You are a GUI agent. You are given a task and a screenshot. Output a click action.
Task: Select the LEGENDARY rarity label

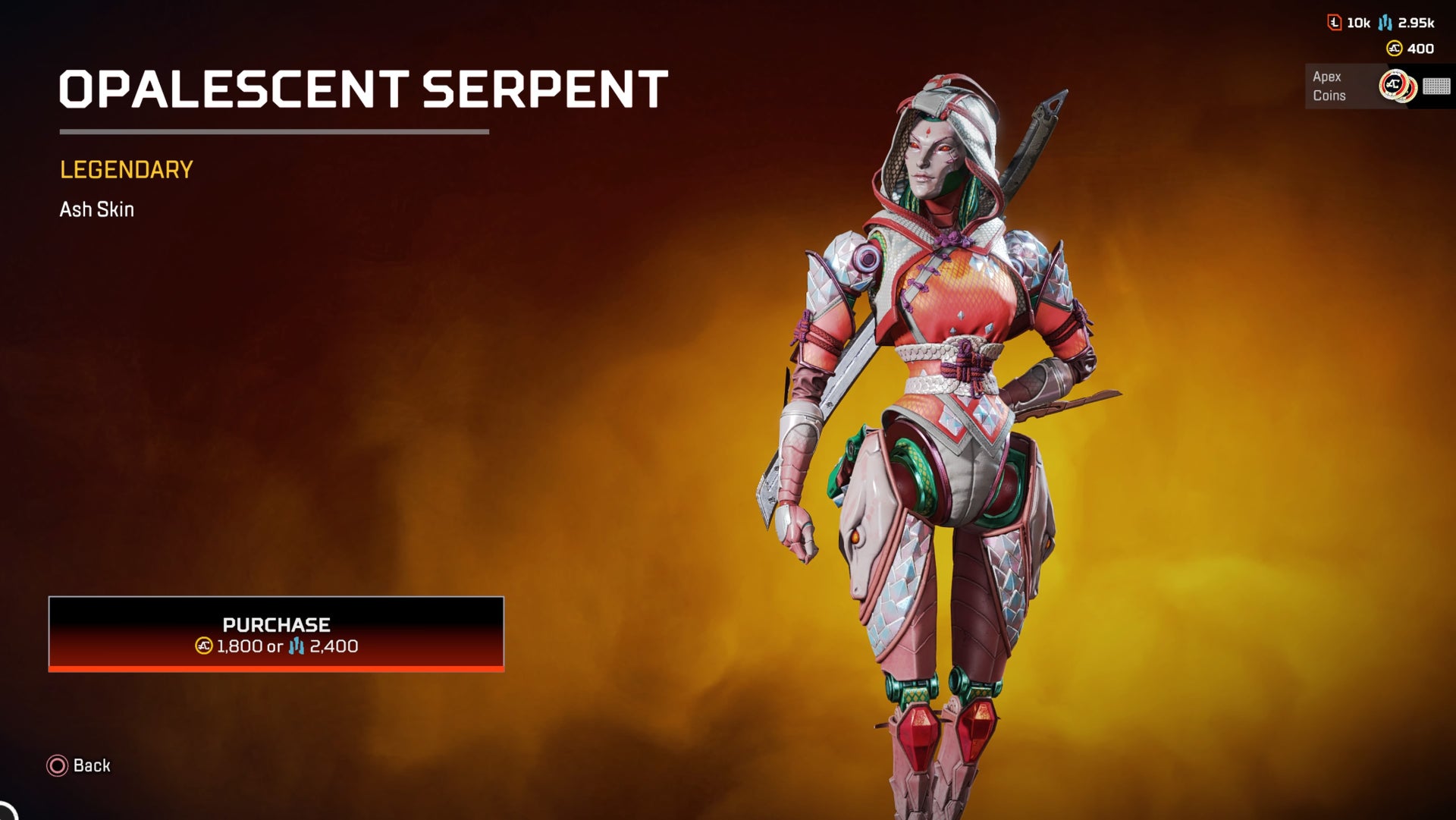pyautogui.click(x=126, y=168)
